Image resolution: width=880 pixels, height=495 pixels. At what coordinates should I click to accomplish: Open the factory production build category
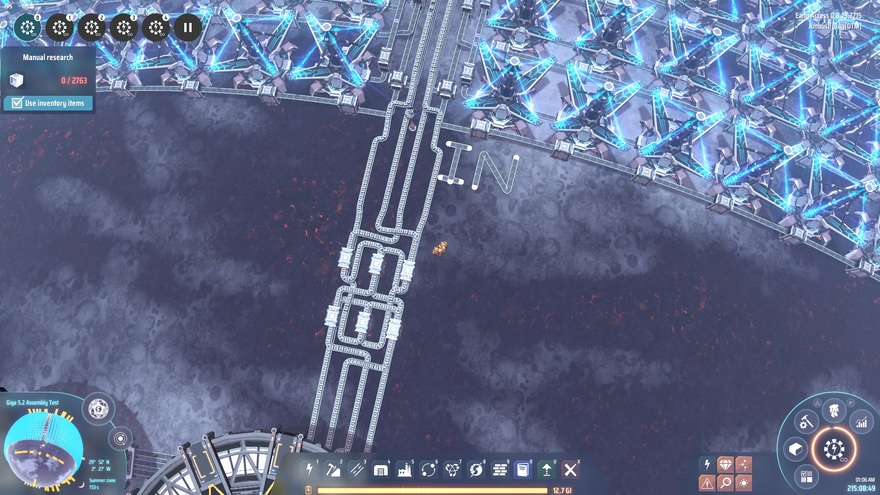(405, 469)
